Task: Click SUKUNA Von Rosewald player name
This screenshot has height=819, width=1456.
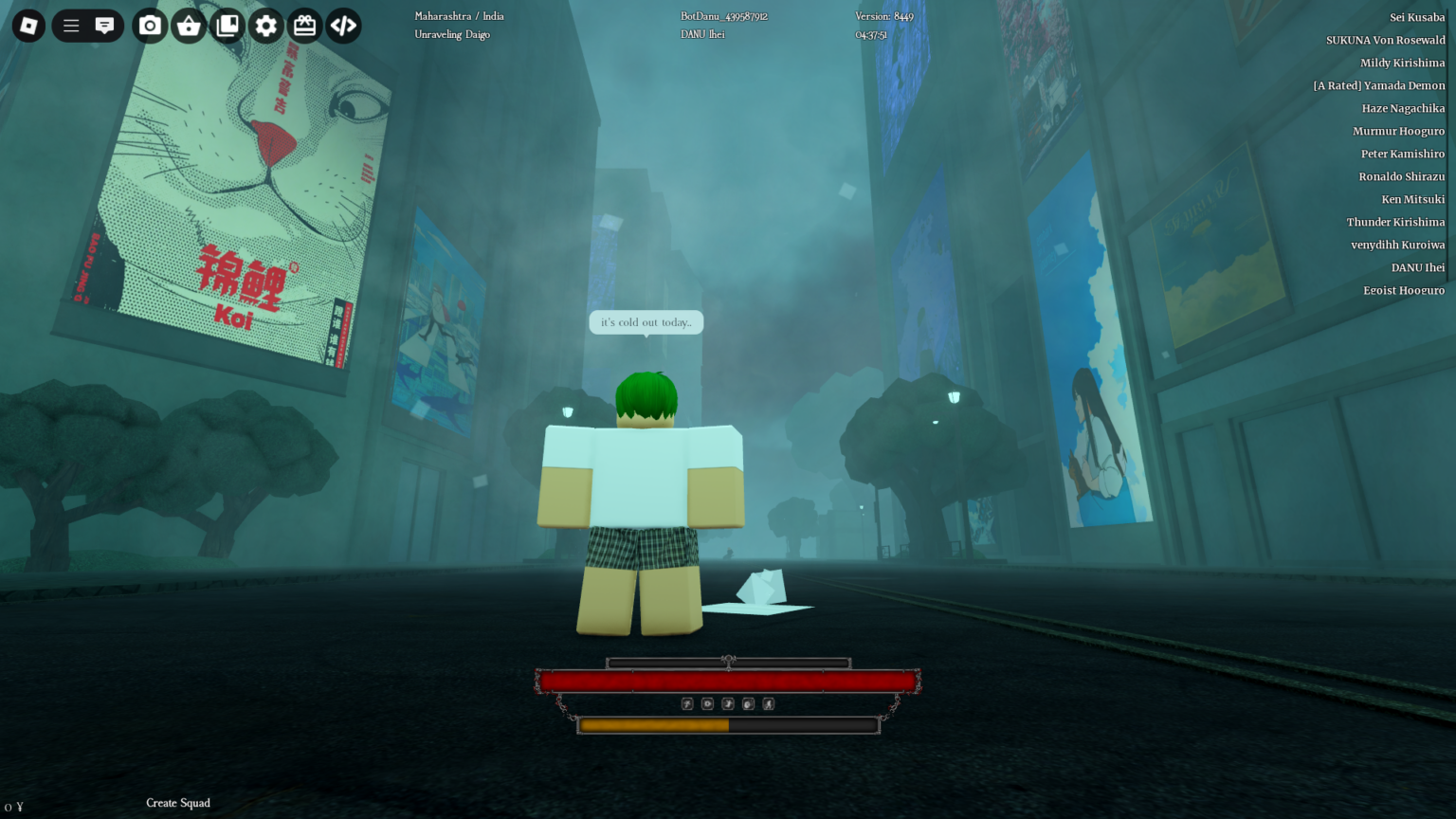Action: pyautogui.click(x=1384, y=40)
